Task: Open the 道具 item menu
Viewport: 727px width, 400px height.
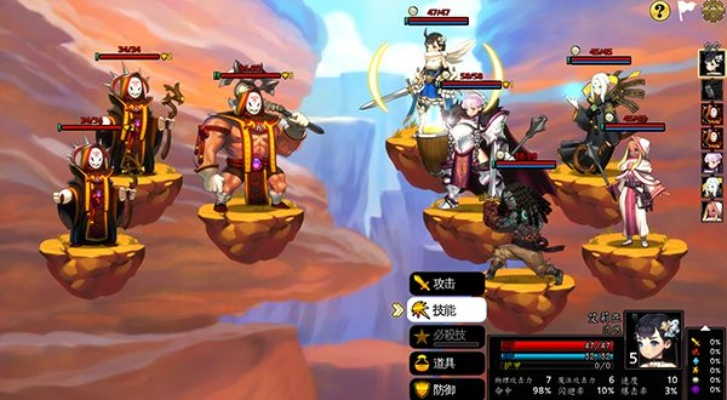Action: [446, 363]
